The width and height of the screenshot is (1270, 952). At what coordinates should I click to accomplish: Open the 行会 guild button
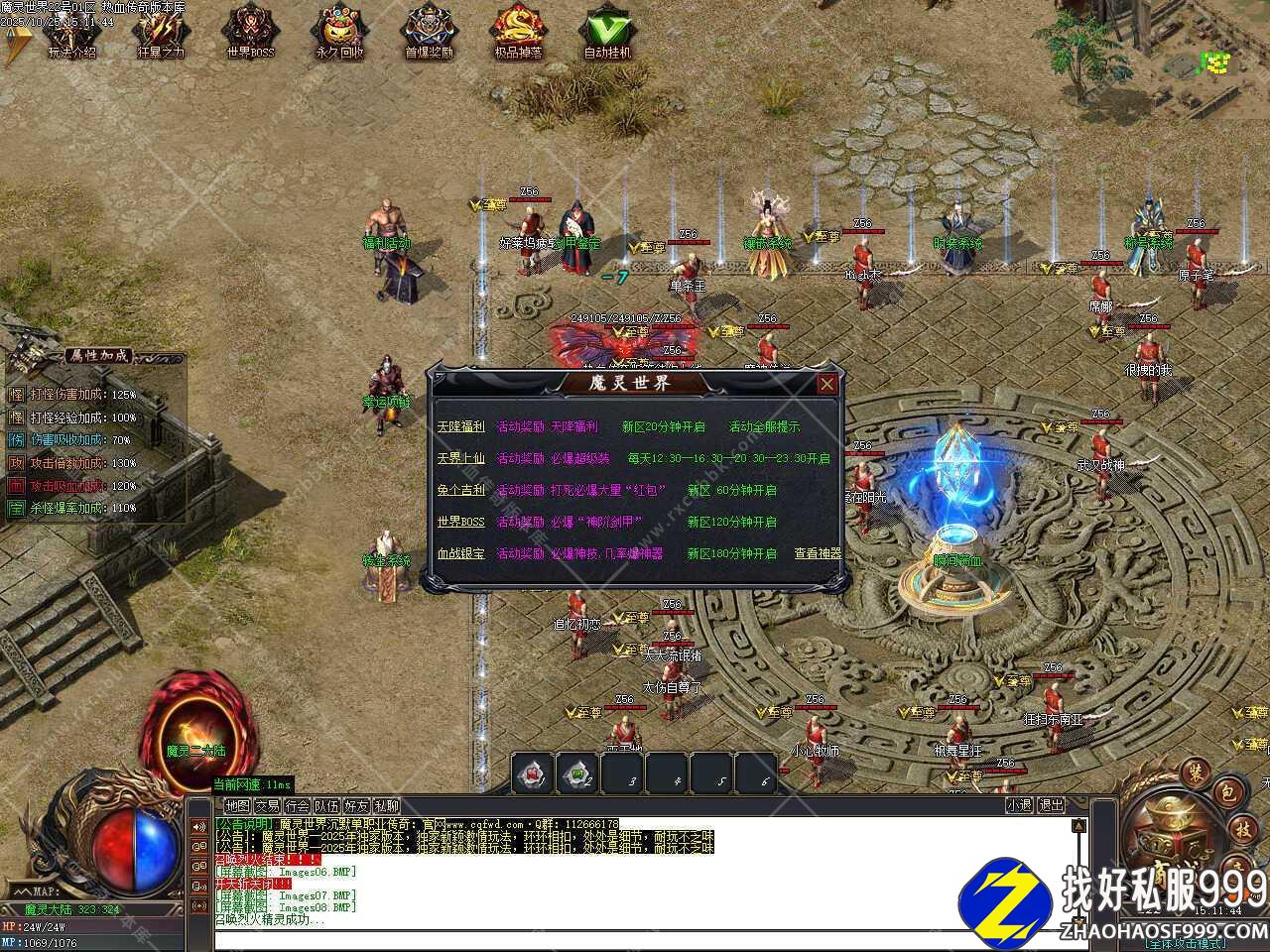[297, 806]
